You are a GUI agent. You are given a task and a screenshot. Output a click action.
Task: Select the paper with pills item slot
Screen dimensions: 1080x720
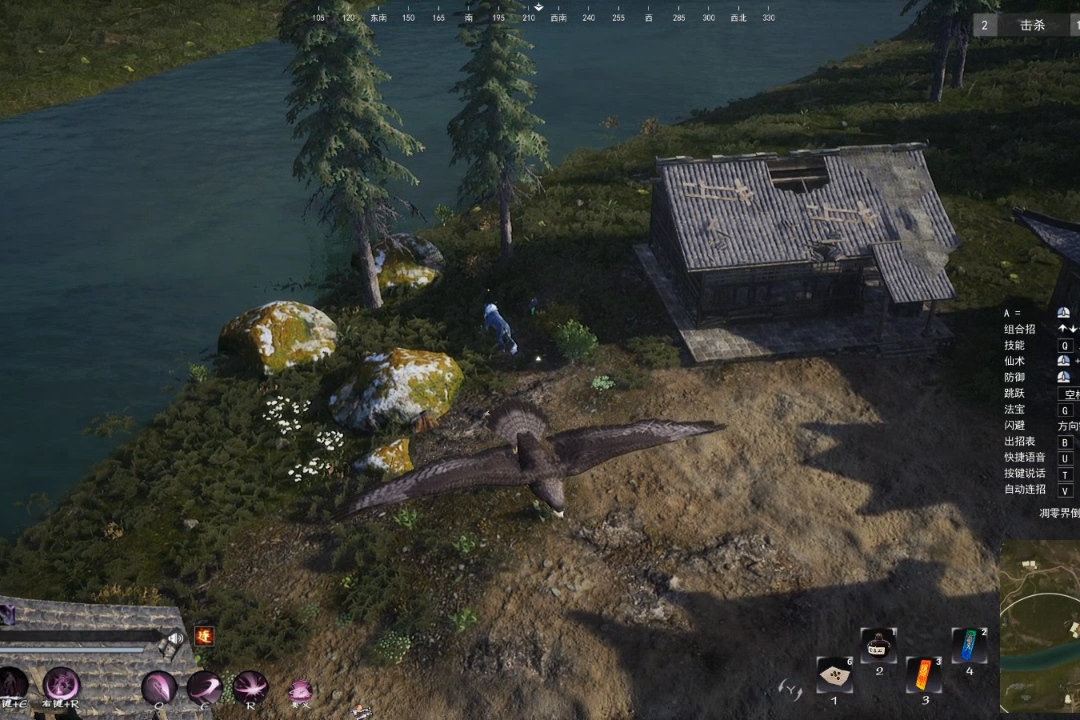pos(834,675)
